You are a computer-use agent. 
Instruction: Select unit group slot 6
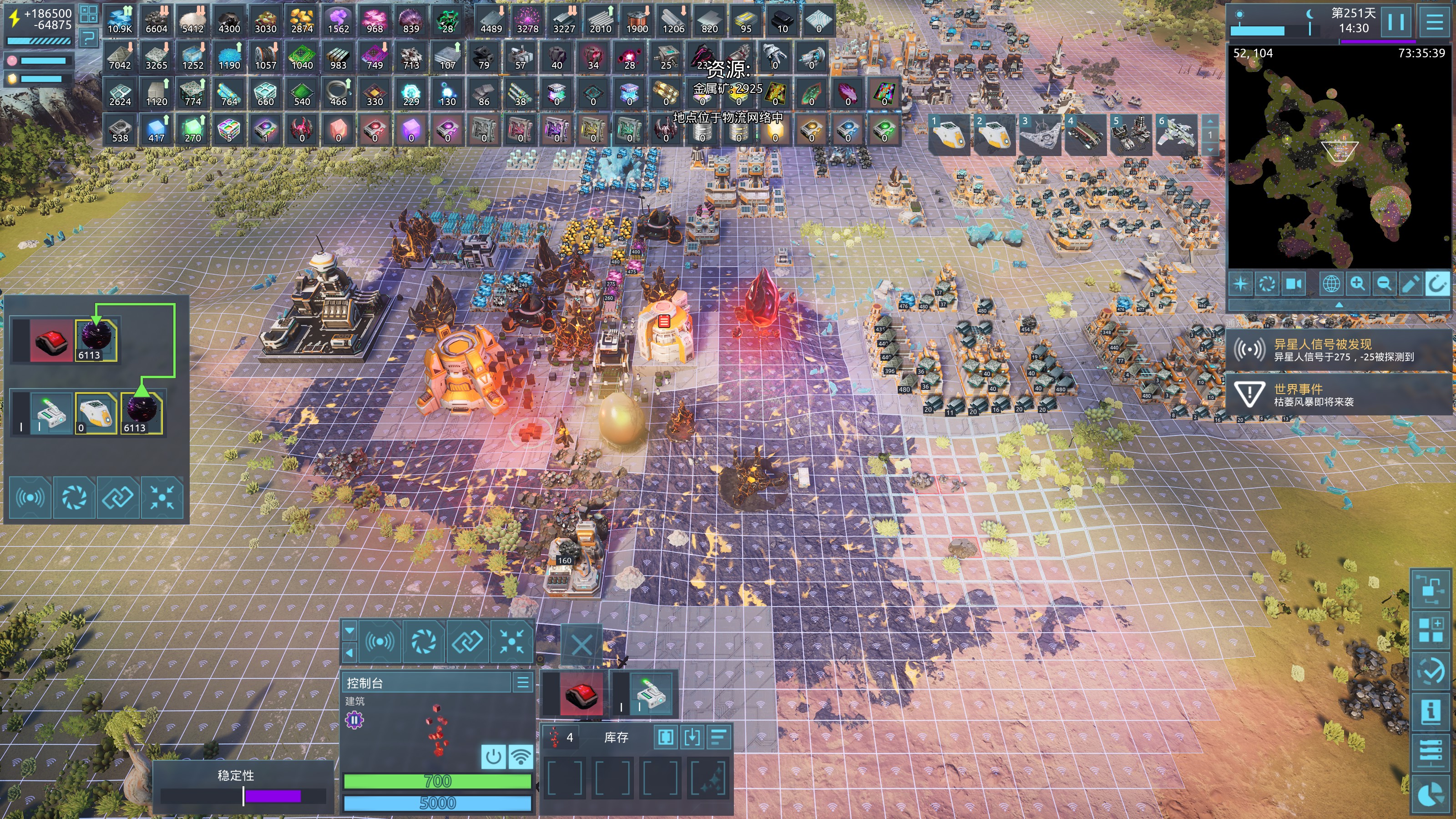tap(1177, 136)
